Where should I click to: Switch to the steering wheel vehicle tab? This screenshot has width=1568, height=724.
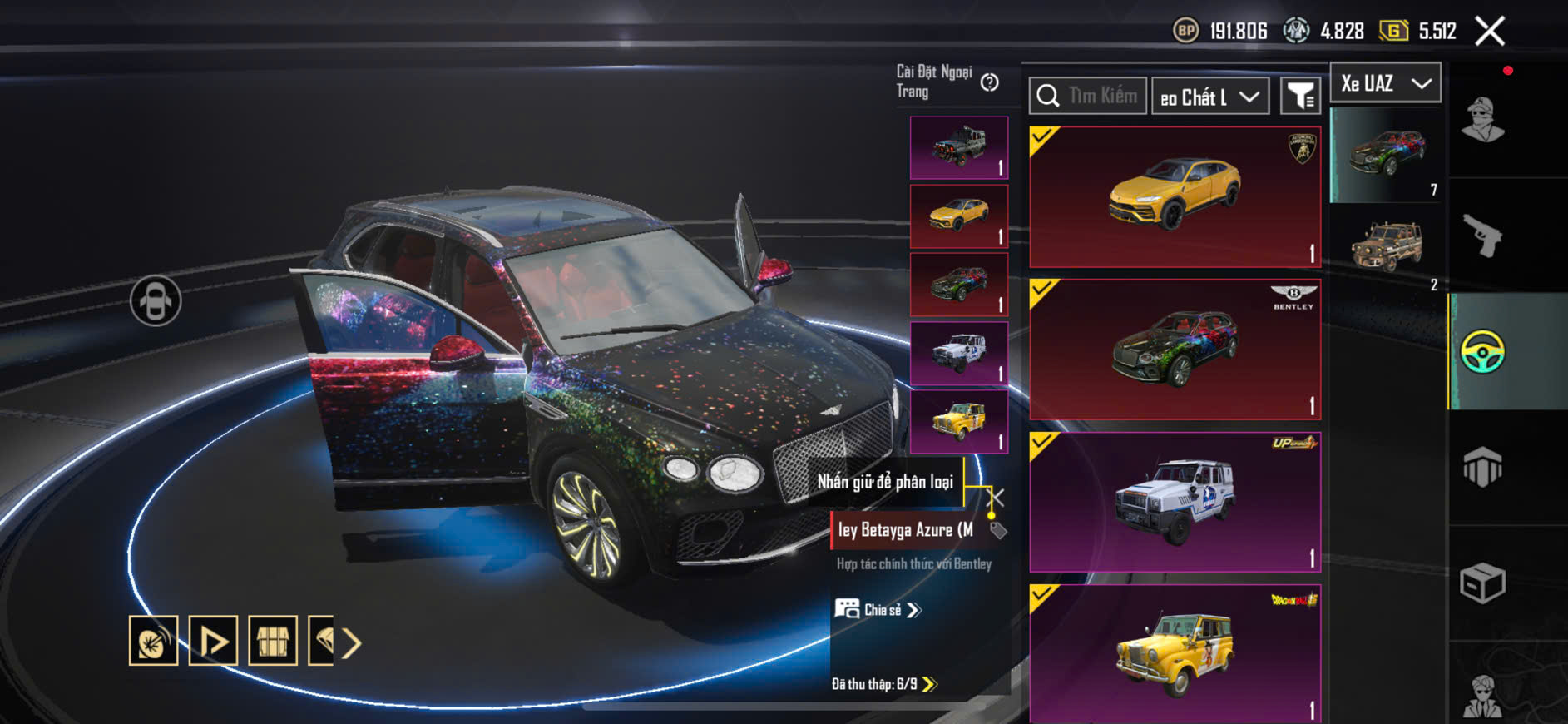click(x=1482, y=351)
